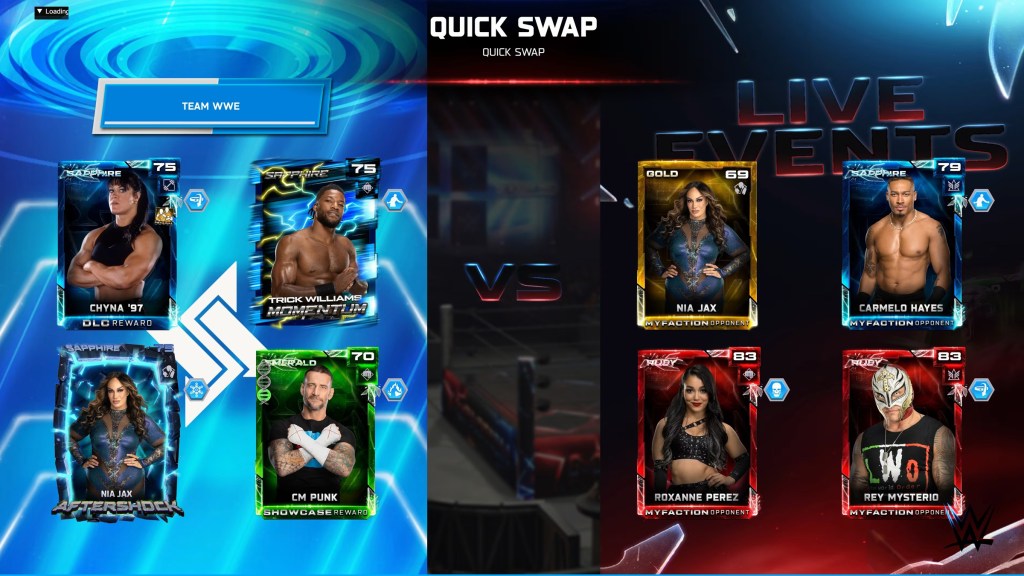1024x576 pixels.
Task: Click the hexagon icon beside Chyna '97
Action: 196,200
